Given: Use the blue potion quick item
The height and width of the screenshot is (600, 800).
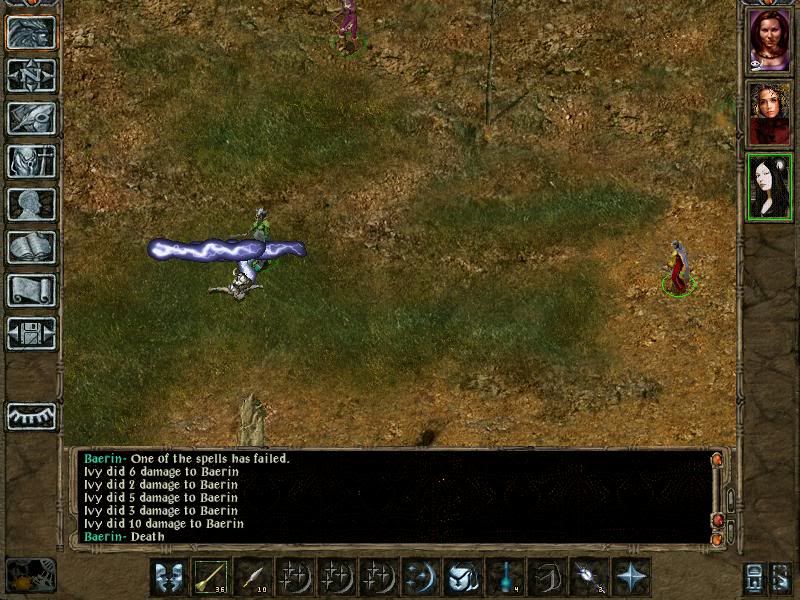Looking at the screenshot, I should [x=505, y=578].
